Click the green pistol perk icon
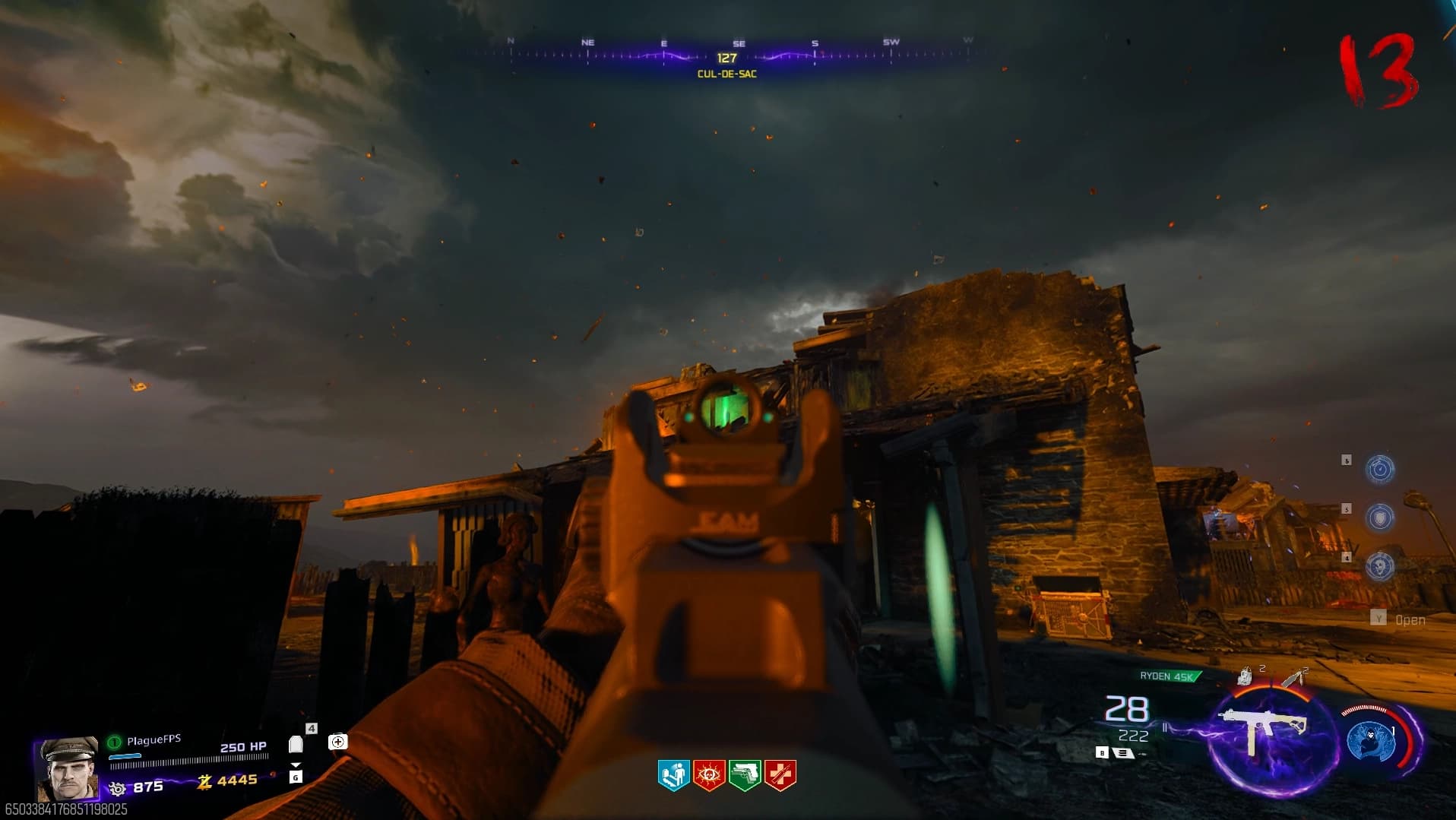 745,775
